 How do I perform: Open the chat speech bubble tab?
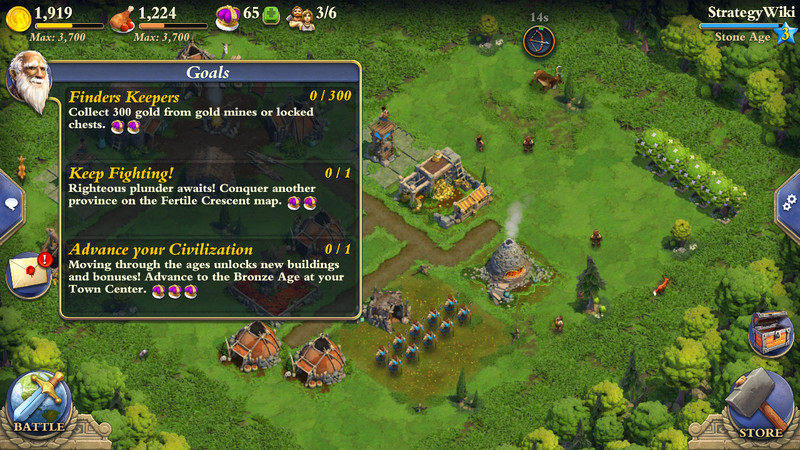11,203
